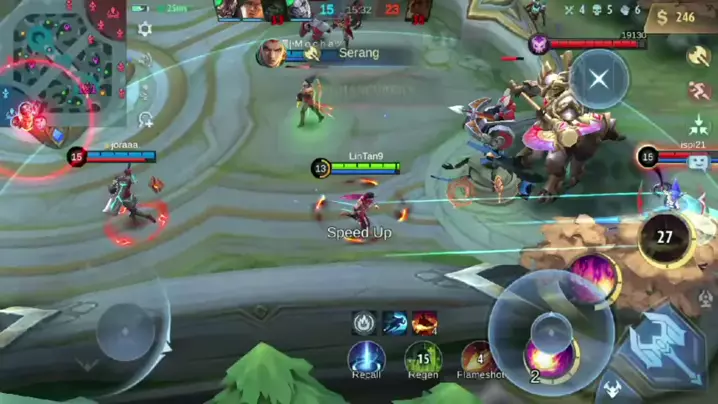Select the red fire item icon
The image size is (718, 404).
pyautogui.click(x=425, y=322)
